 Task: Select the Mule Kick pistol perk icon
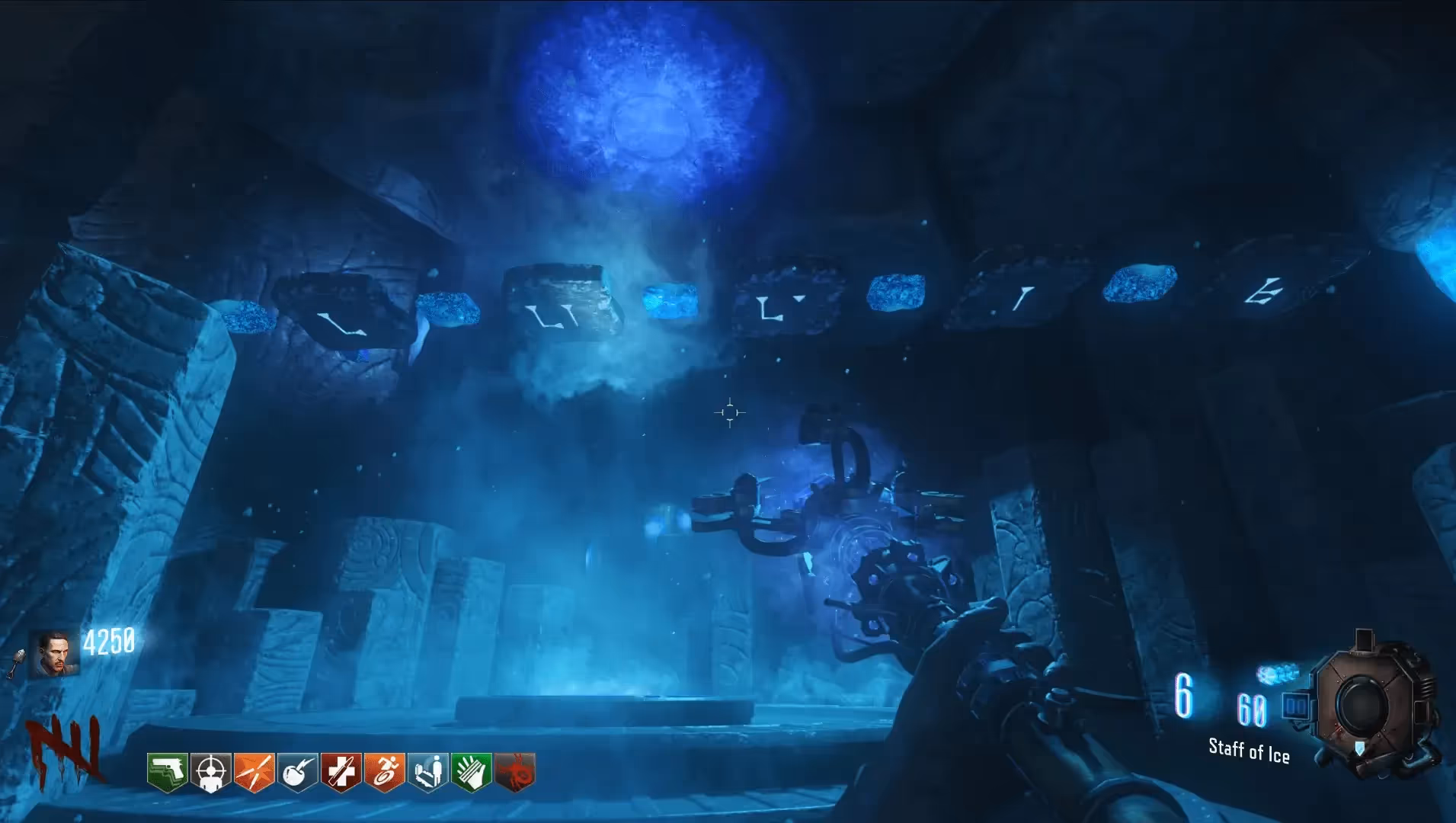(168, 772)
